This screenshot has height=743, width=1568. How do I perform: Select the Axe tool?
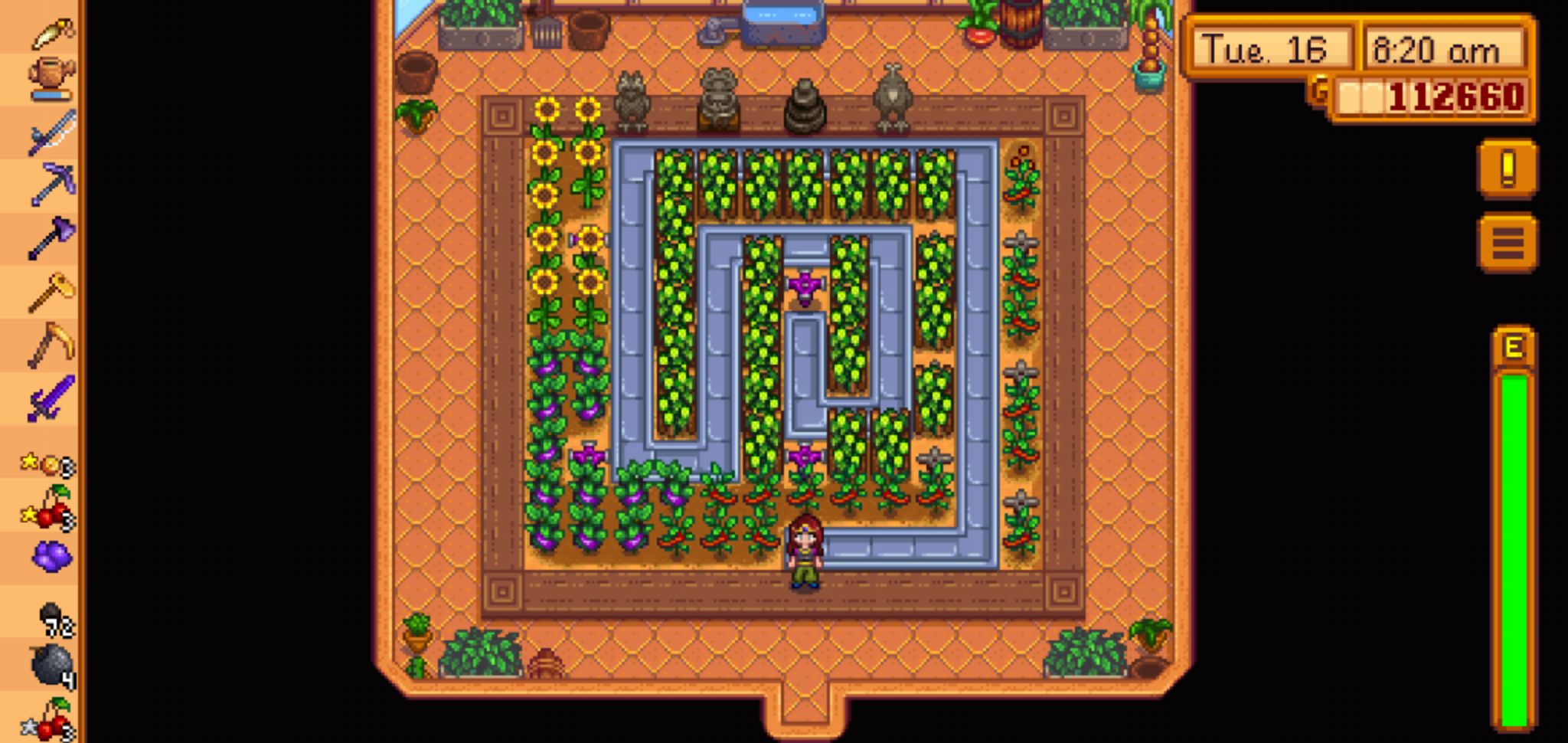click(47, 234)
